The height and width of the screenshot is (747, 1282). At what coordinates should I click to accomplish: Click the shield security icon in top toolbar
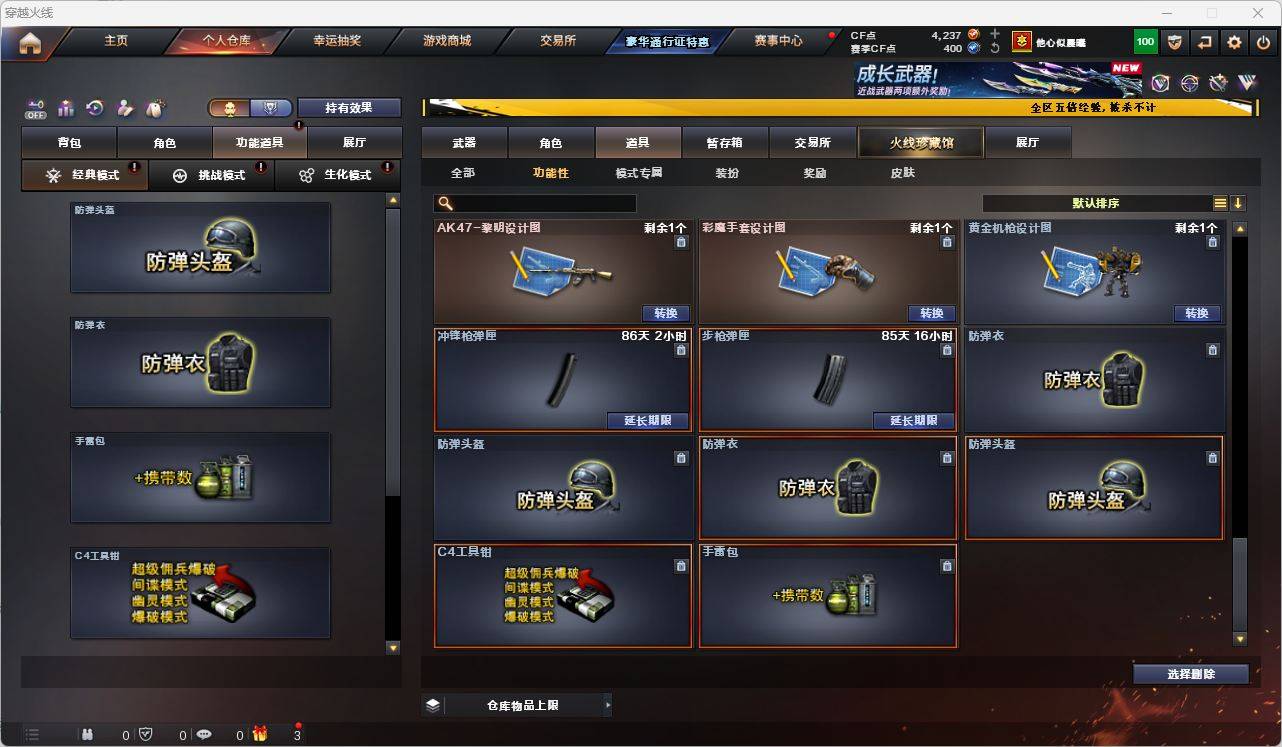click(x=1173, y=41)
